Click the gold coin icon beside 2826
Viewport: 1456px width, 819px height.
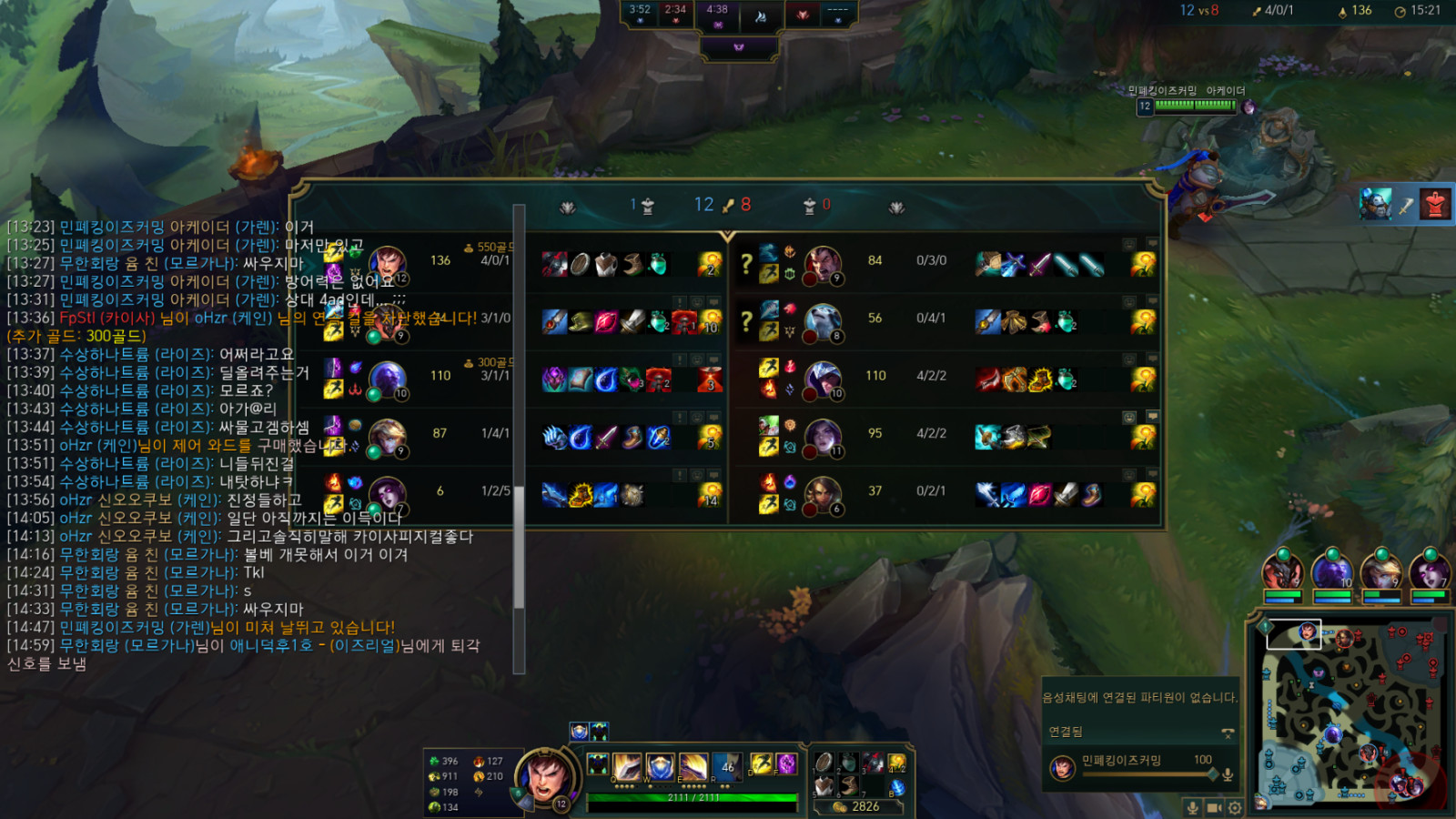(838, 806)
